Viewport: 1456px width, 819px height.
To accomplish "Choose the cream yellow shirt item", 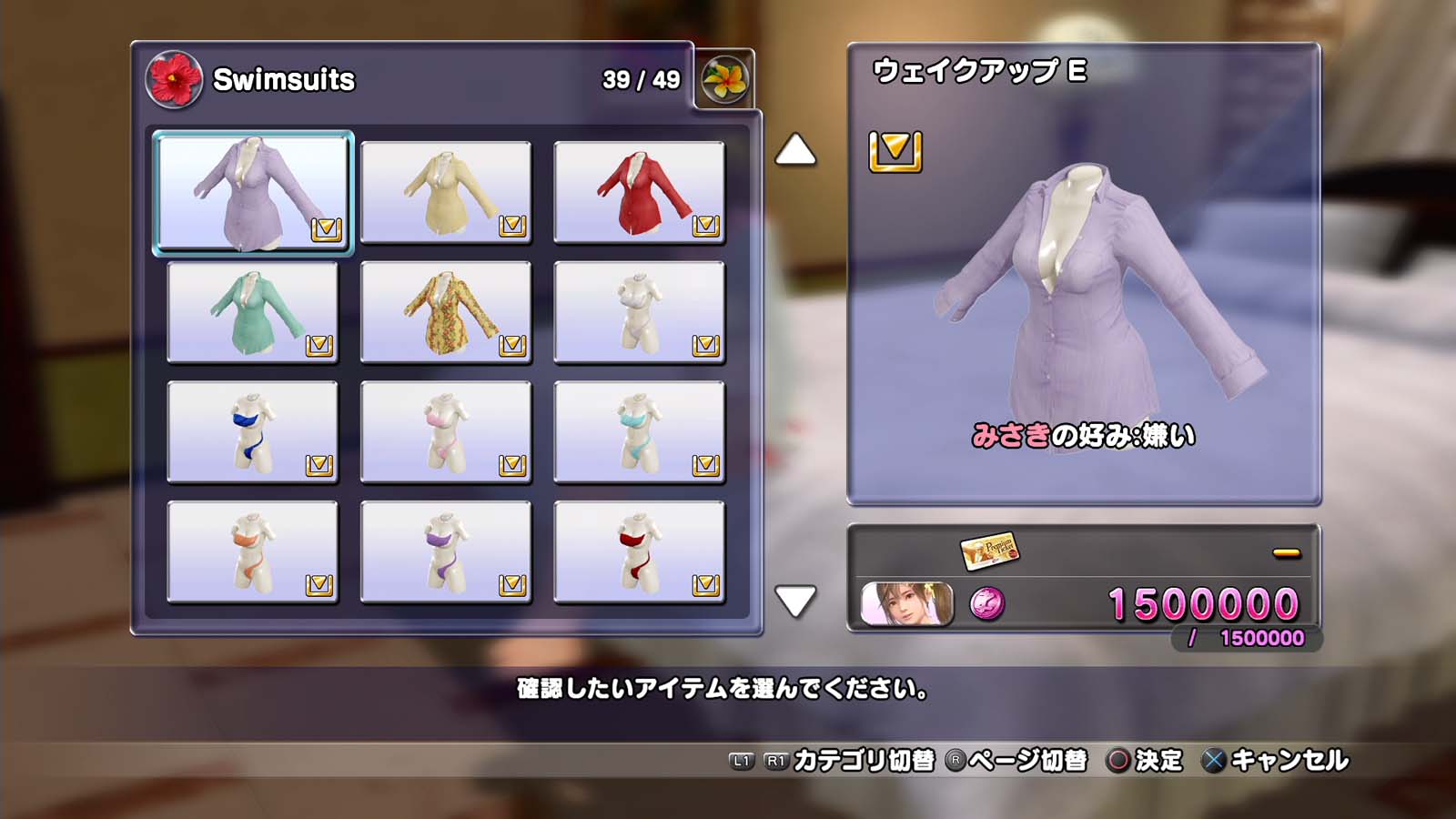I will coord(446,192).
